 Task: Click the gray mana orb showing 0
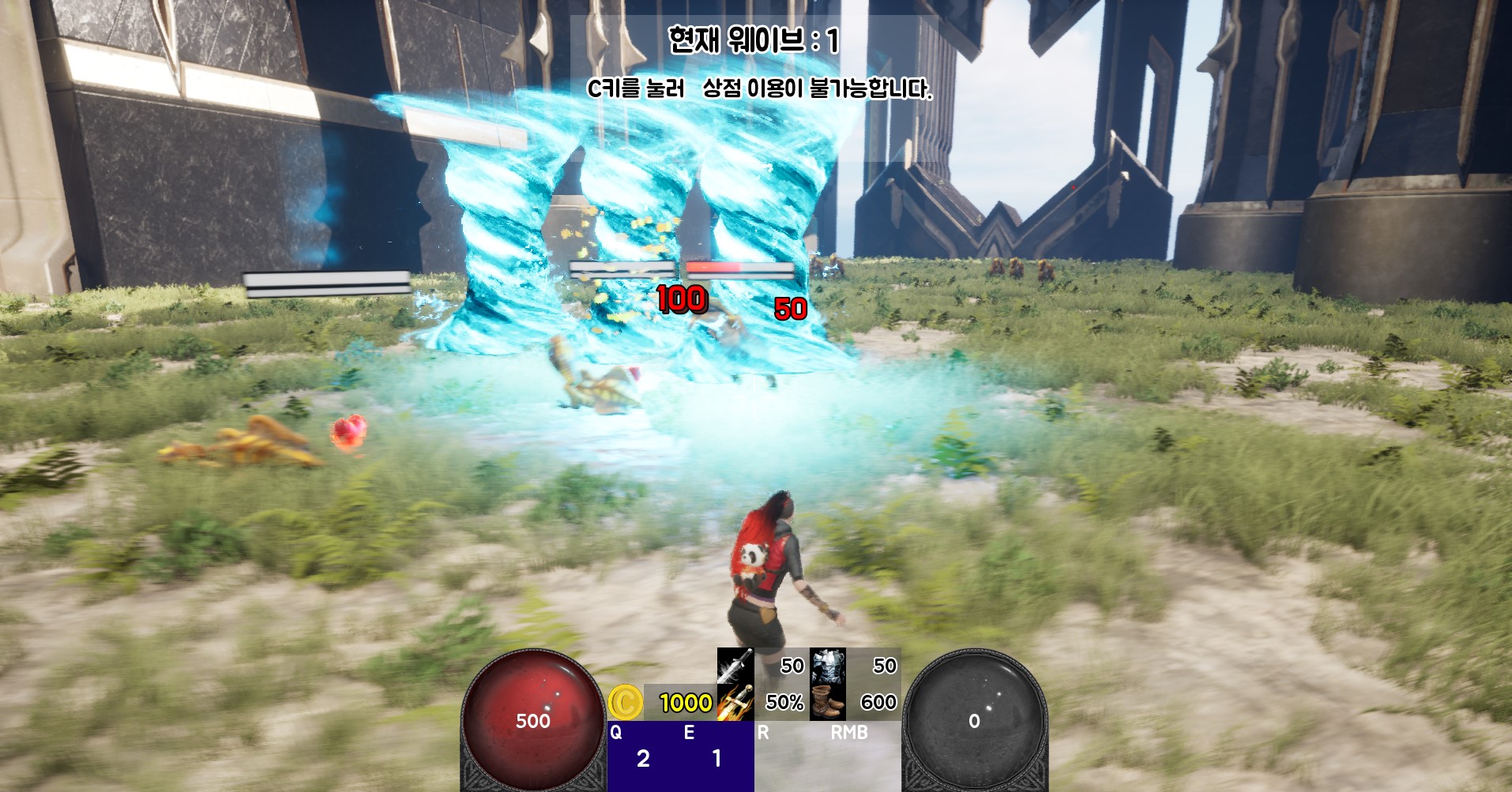(x=976, y=719)
